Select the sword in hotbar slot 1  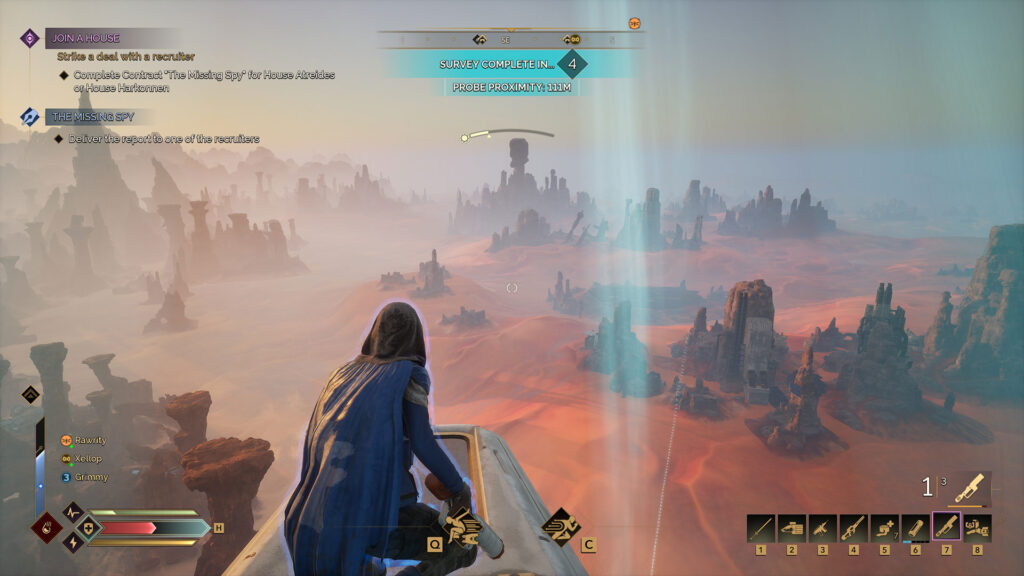tap(761, 527)
